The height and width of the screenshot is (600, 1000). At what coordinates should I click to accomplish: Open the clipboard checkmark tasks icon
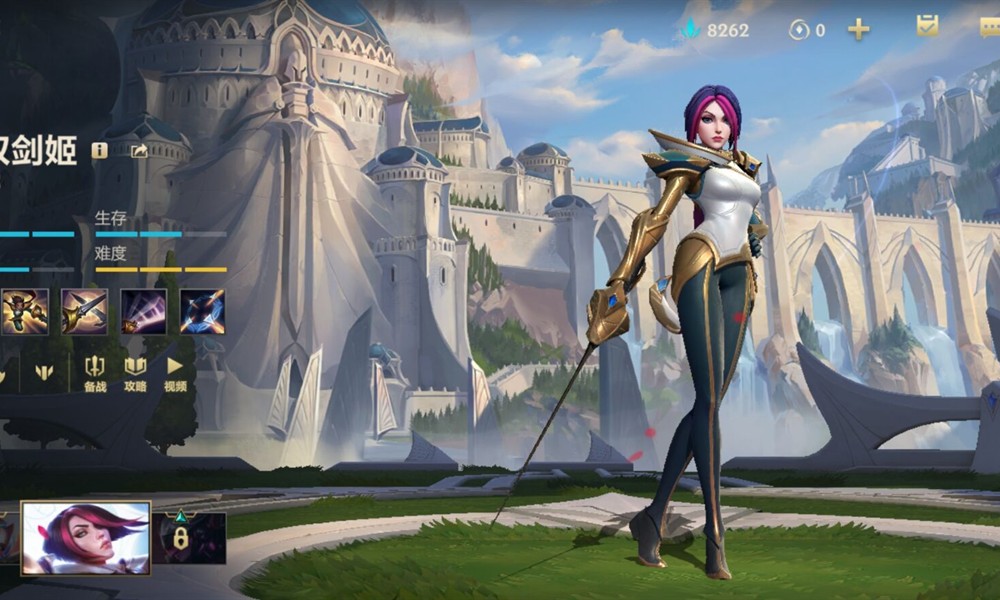click(927, 28)
